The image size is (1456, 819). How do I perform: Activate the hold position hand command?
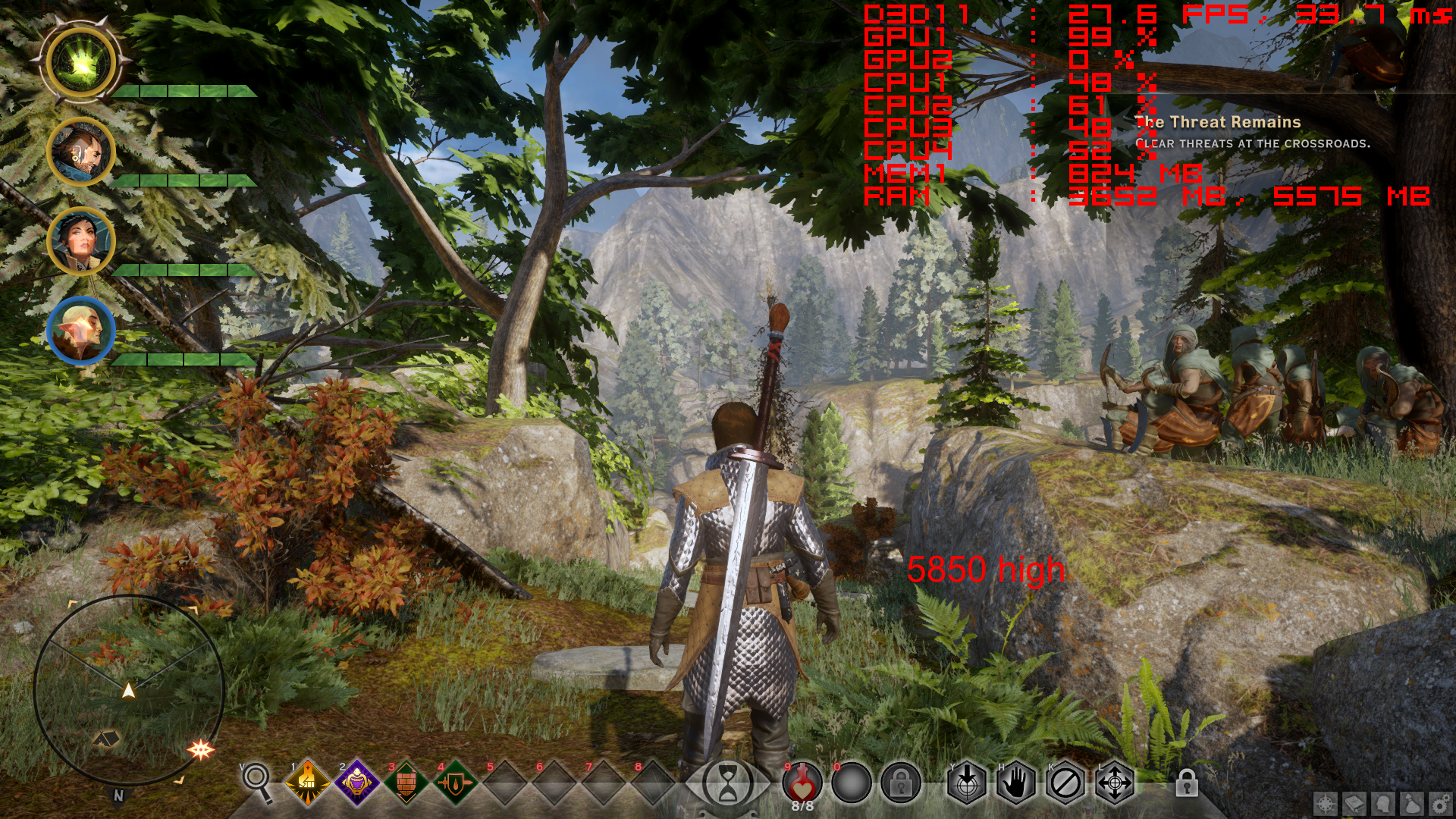point(1016,783)
